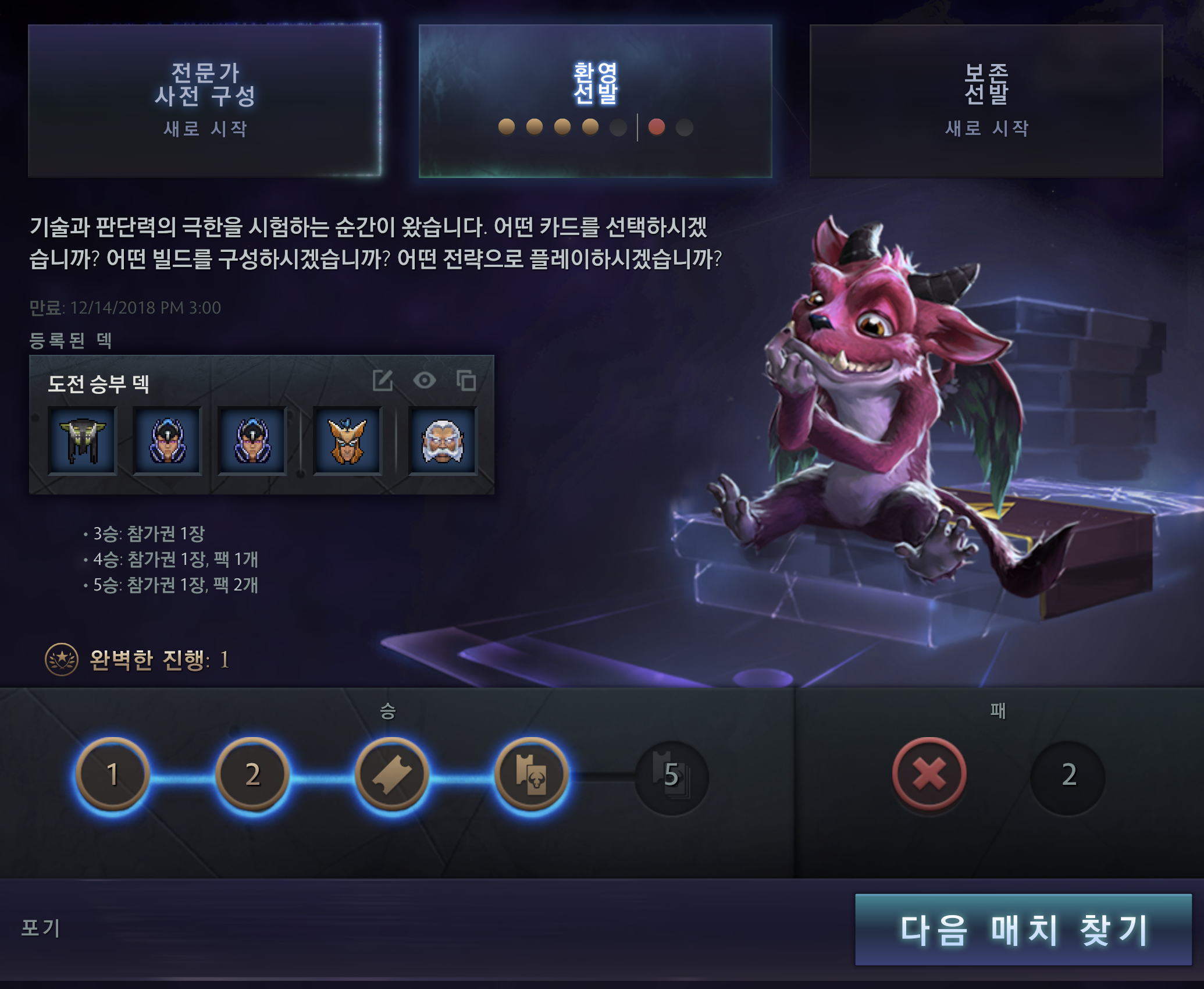Select the 전문가 사전 구성 mode panel
The height and width of the screenshot is (989, 1204).
205,100
